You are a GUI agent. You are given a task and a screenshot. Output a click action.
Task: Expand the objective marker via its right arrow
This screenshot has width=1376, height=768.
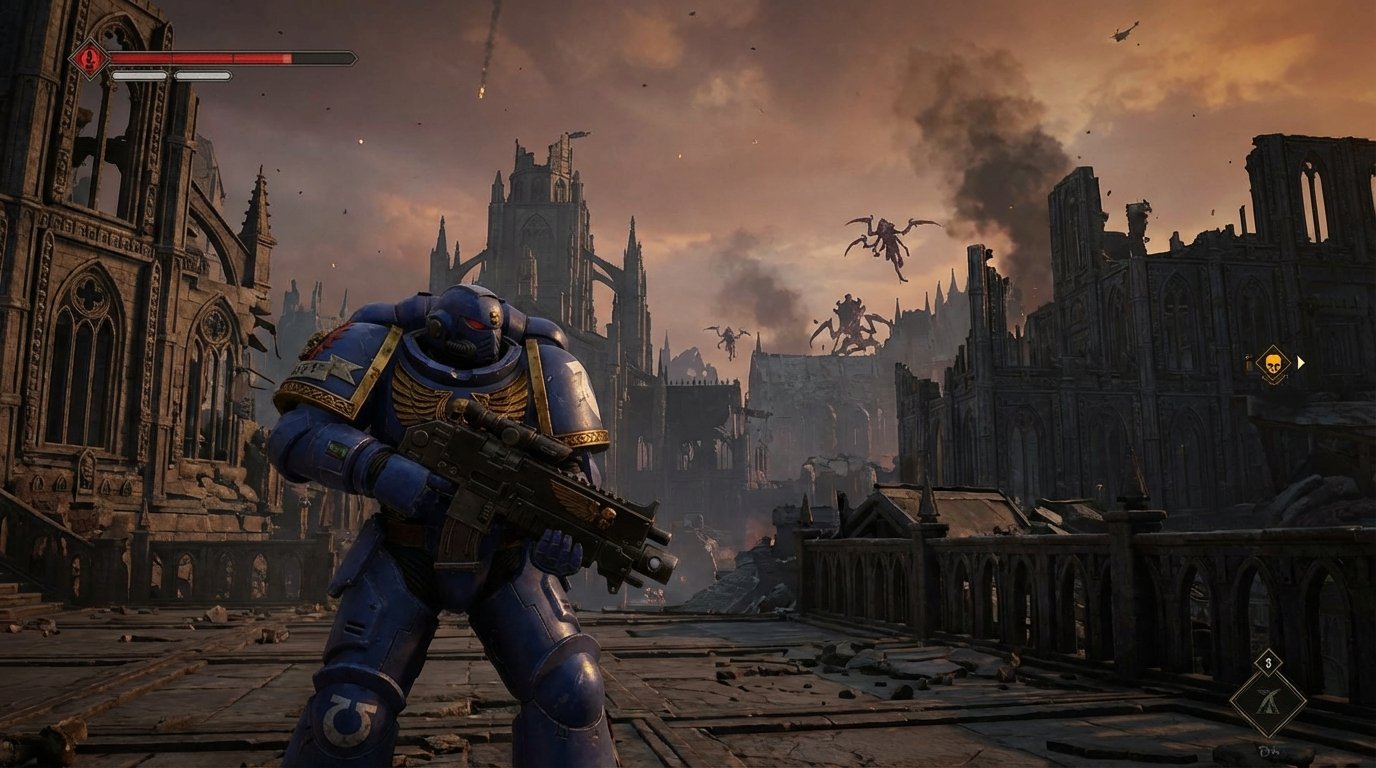pyautogui.click(x=1301, y=363)
